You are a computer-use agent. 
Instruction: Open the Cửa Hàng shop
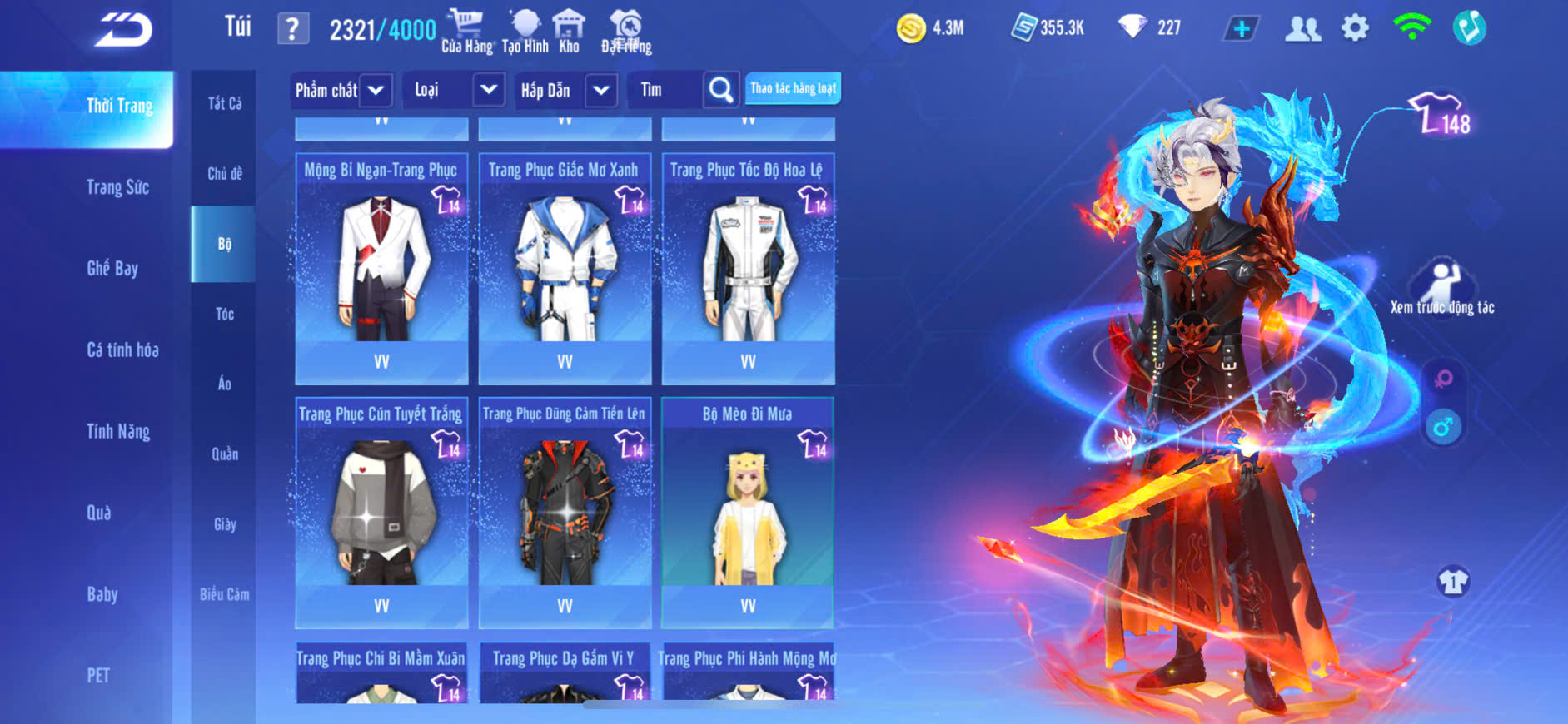point(466,31)
